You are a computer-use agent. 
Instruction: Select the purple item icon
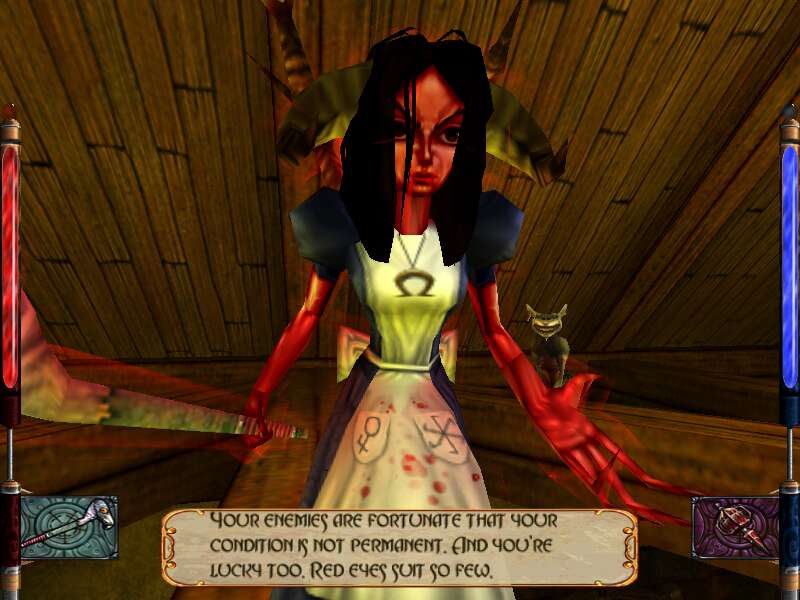tap(734, 527)
